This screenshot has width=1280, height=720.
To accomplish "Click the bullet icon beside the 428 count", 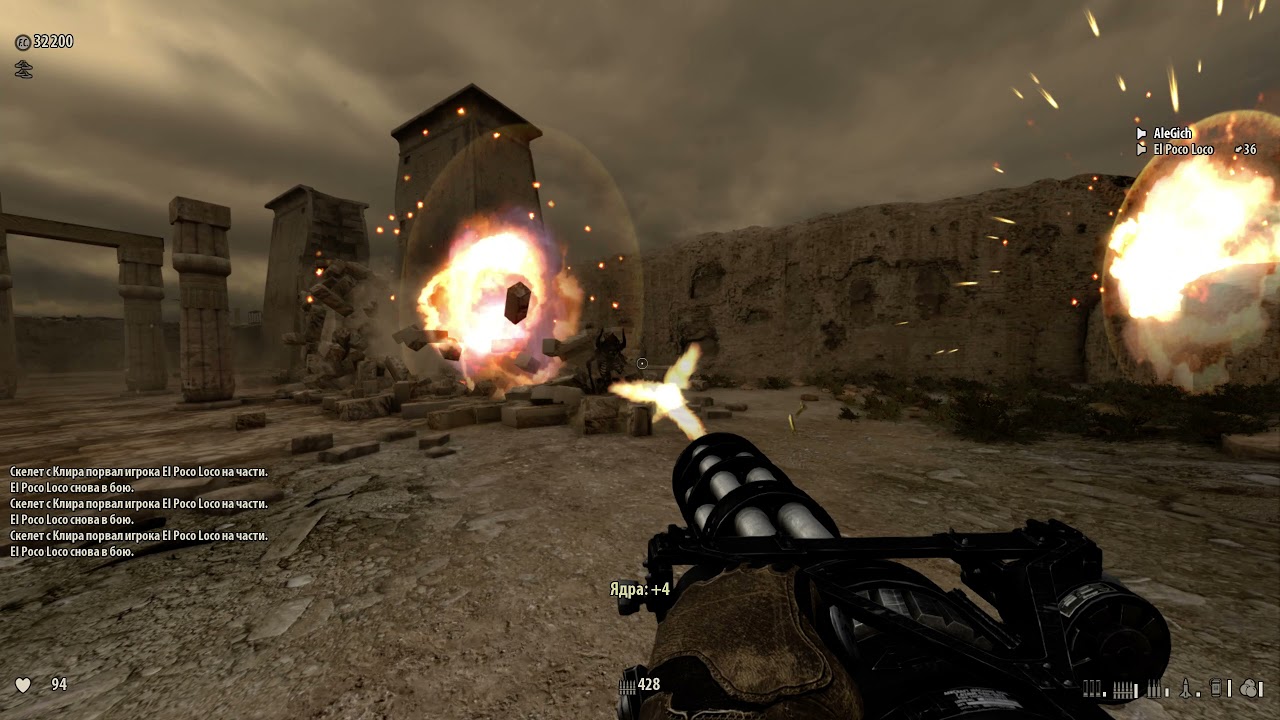I will [x=627, y=685].
